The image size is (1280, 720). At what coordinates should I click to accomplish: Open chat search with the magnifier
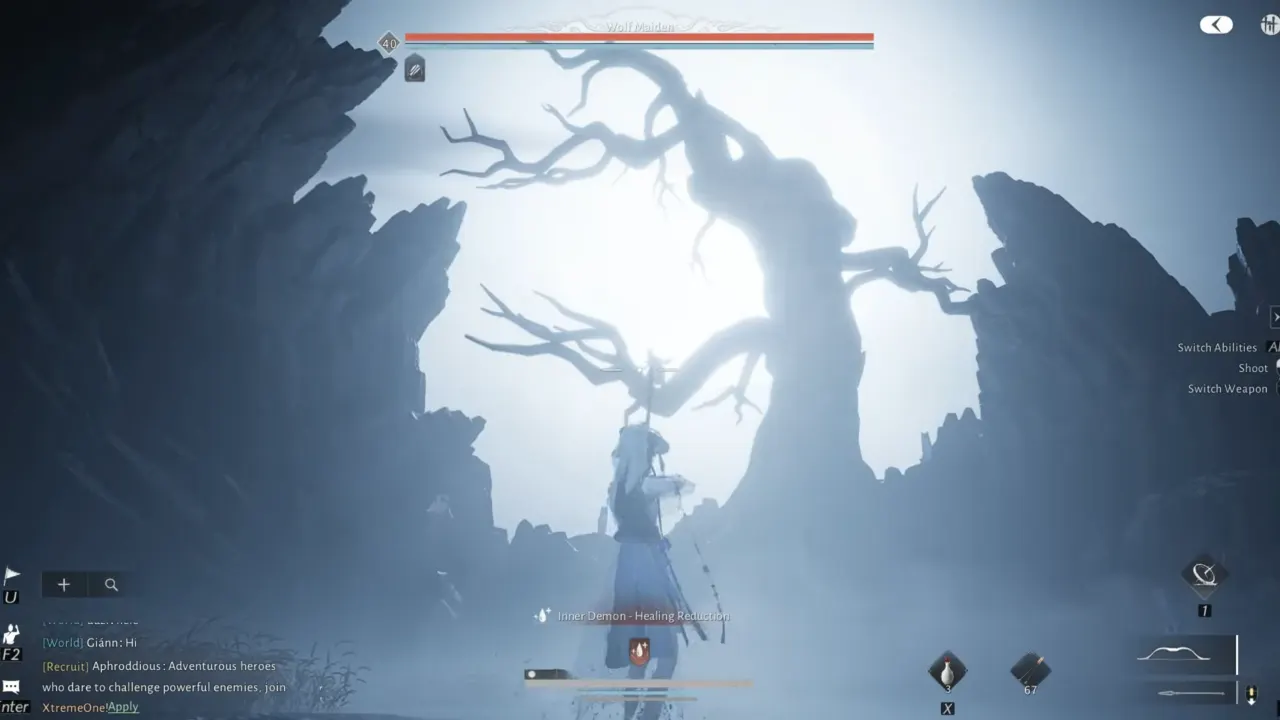click(110, 584)
